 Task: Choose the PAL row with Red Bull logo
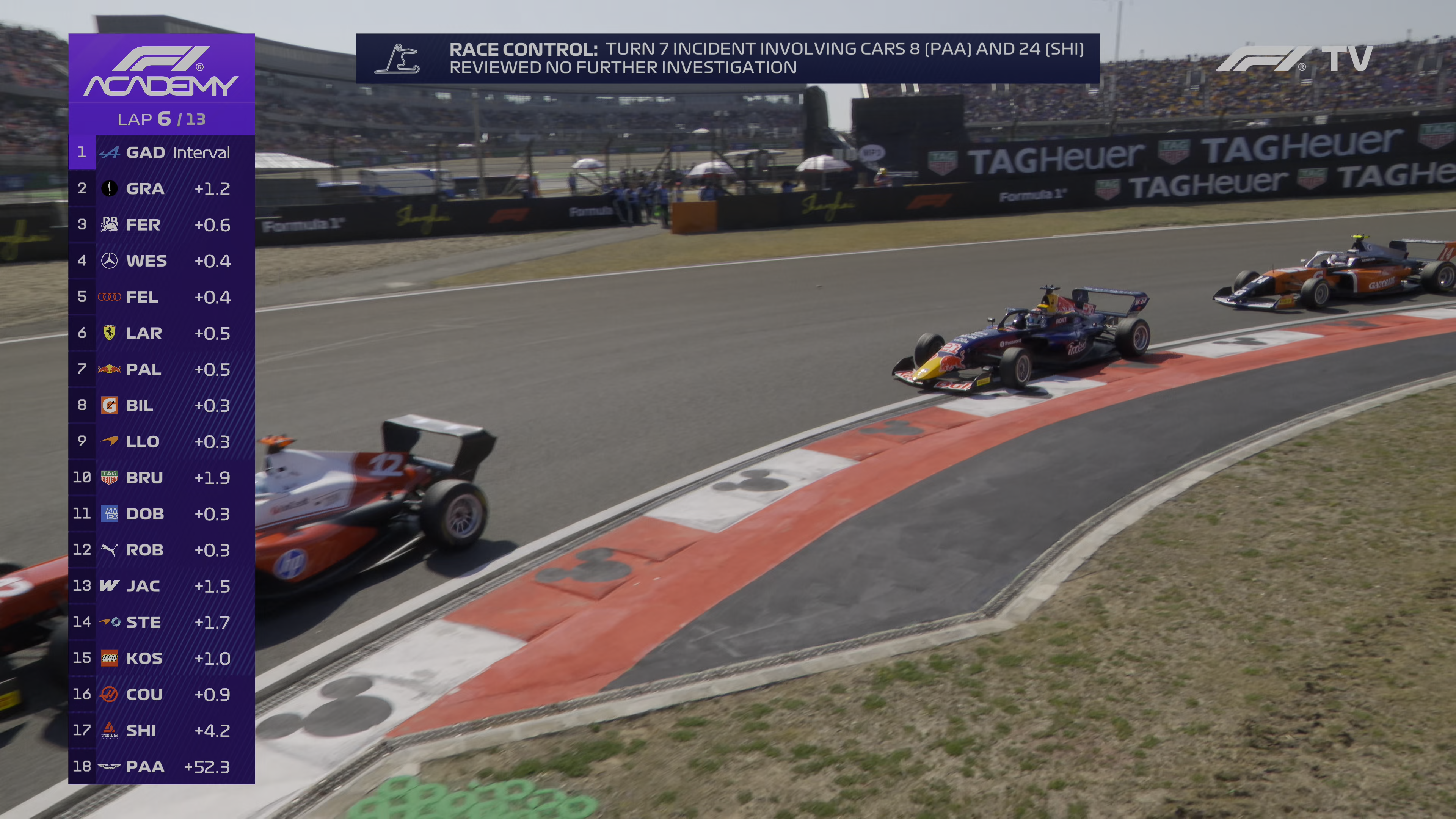point(162,370)
